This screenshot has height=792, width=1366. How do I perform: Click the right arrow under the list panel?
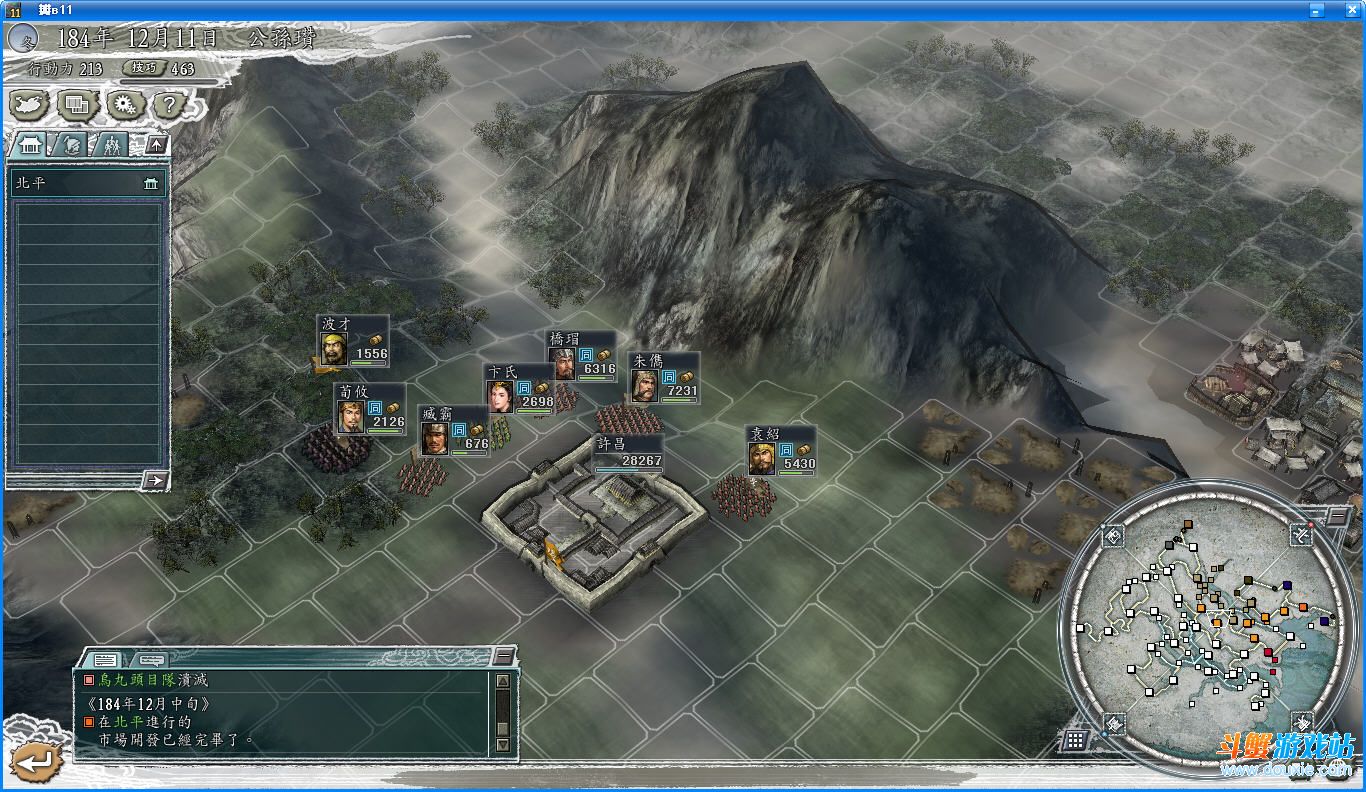click(x=154, y=480)
